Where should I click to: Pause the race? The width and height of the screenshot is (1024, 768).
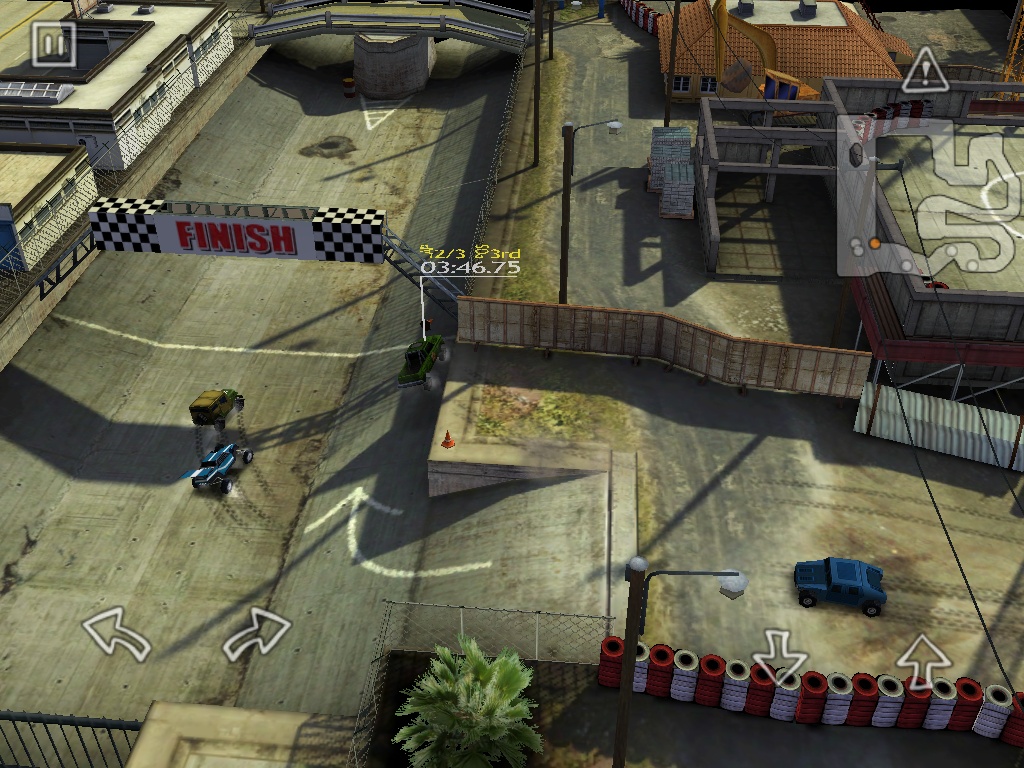point(53,44)
